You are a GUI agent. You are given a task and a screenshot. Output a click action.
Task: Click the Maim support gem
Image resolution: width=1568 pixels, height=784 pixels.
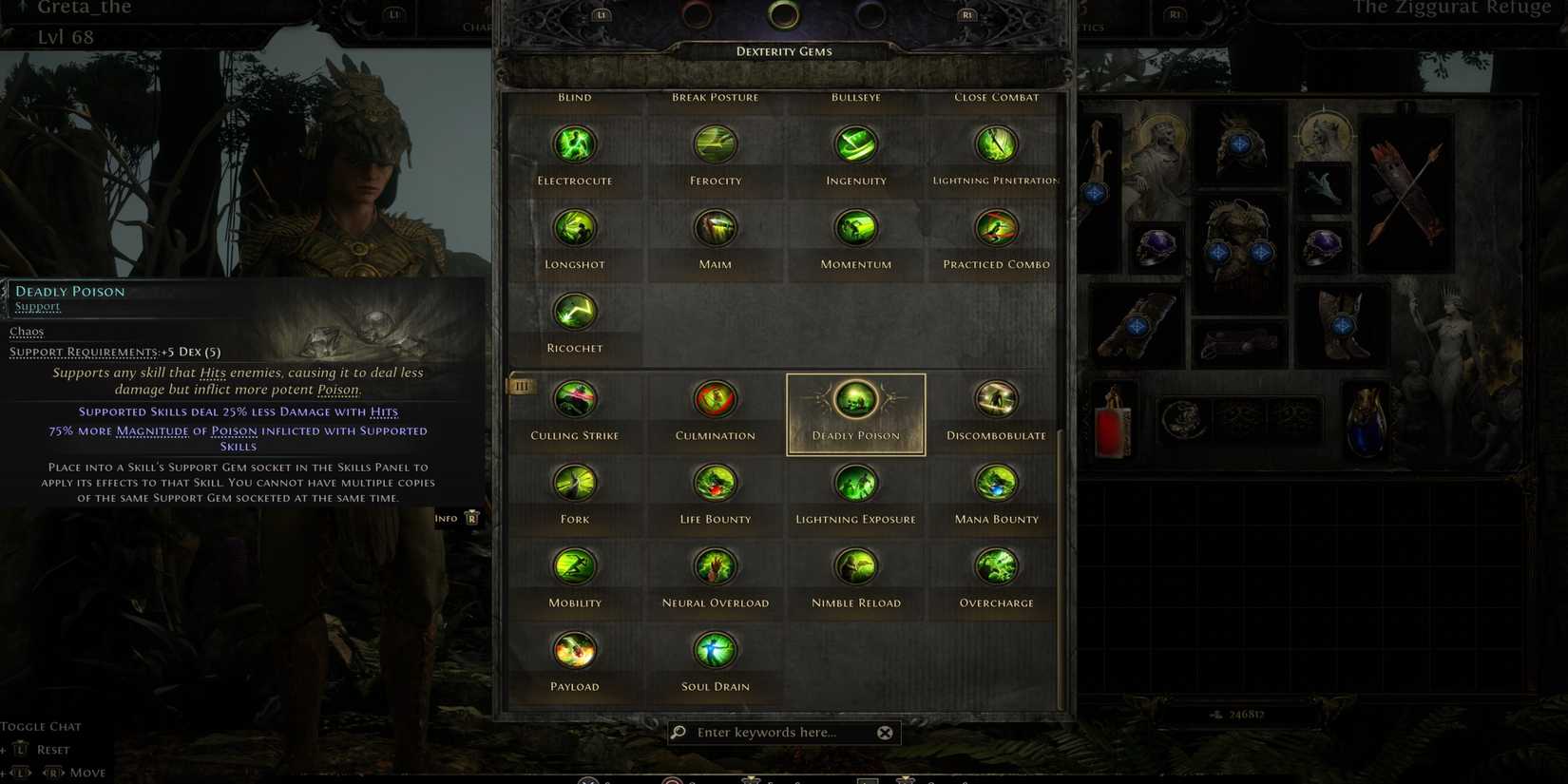(x=715, y=227)
